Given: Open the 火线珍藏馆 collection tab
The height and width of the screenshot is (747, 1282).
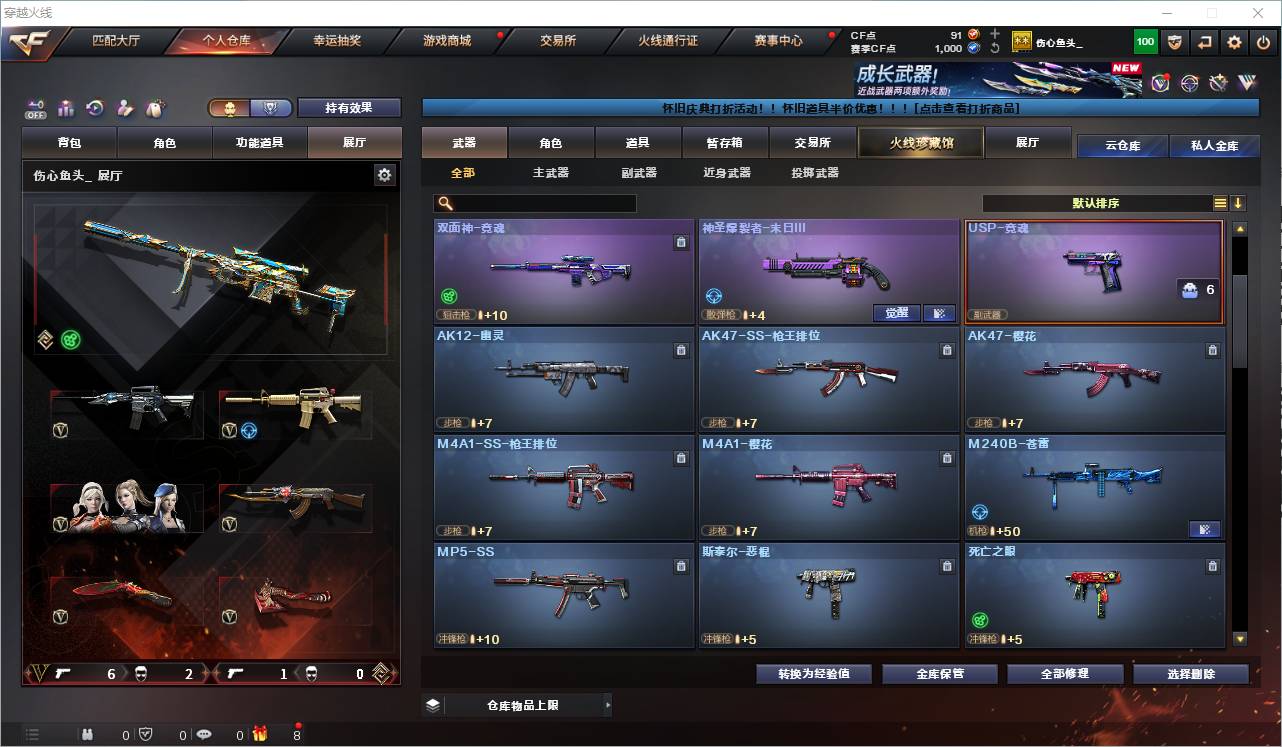Looking at the screenshot, I should pyautogui.click(x=921, y=143).
